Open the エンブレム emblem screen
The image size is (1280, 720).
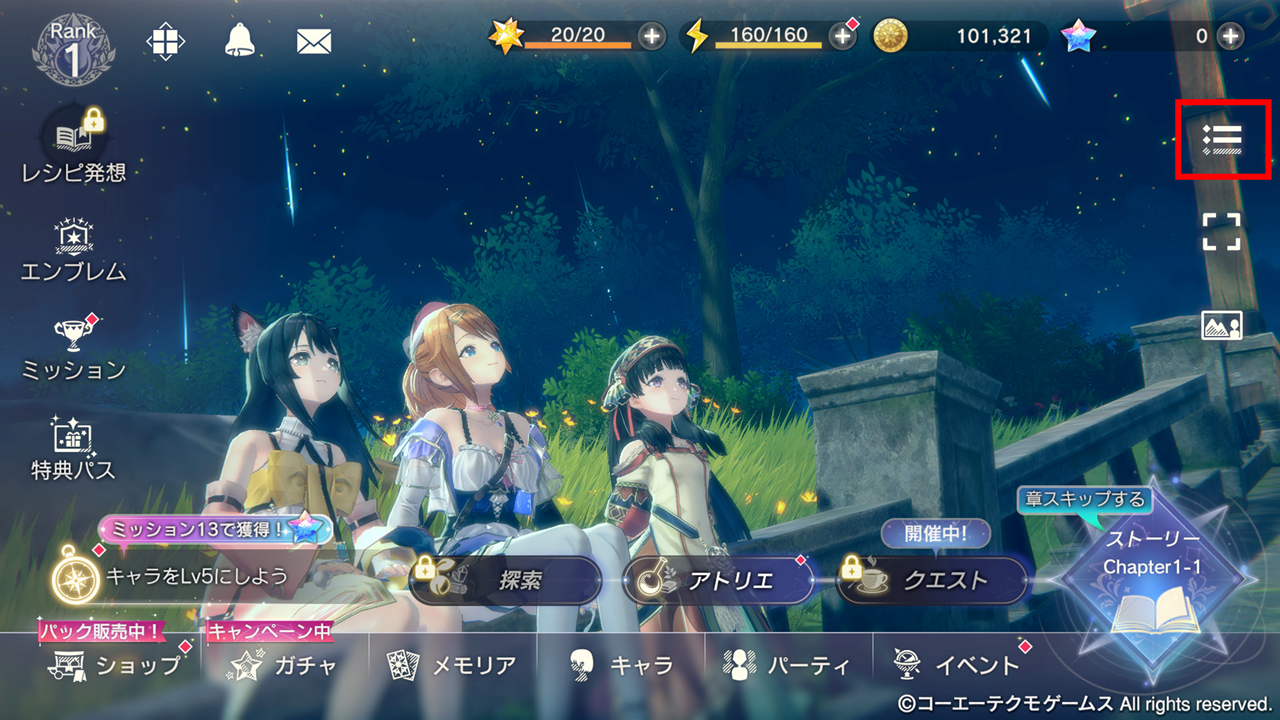74,249
